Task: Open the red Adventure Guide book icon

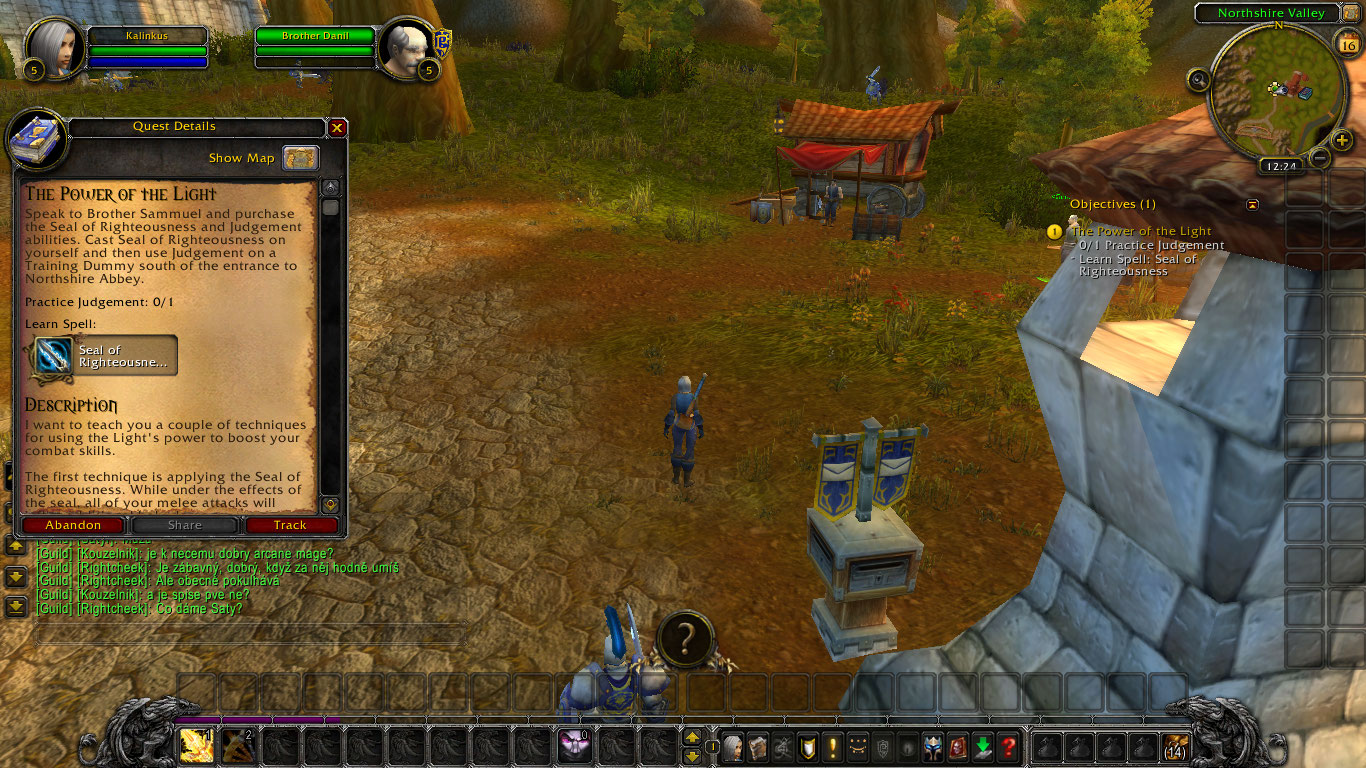Action: click(x=958, y=748)
